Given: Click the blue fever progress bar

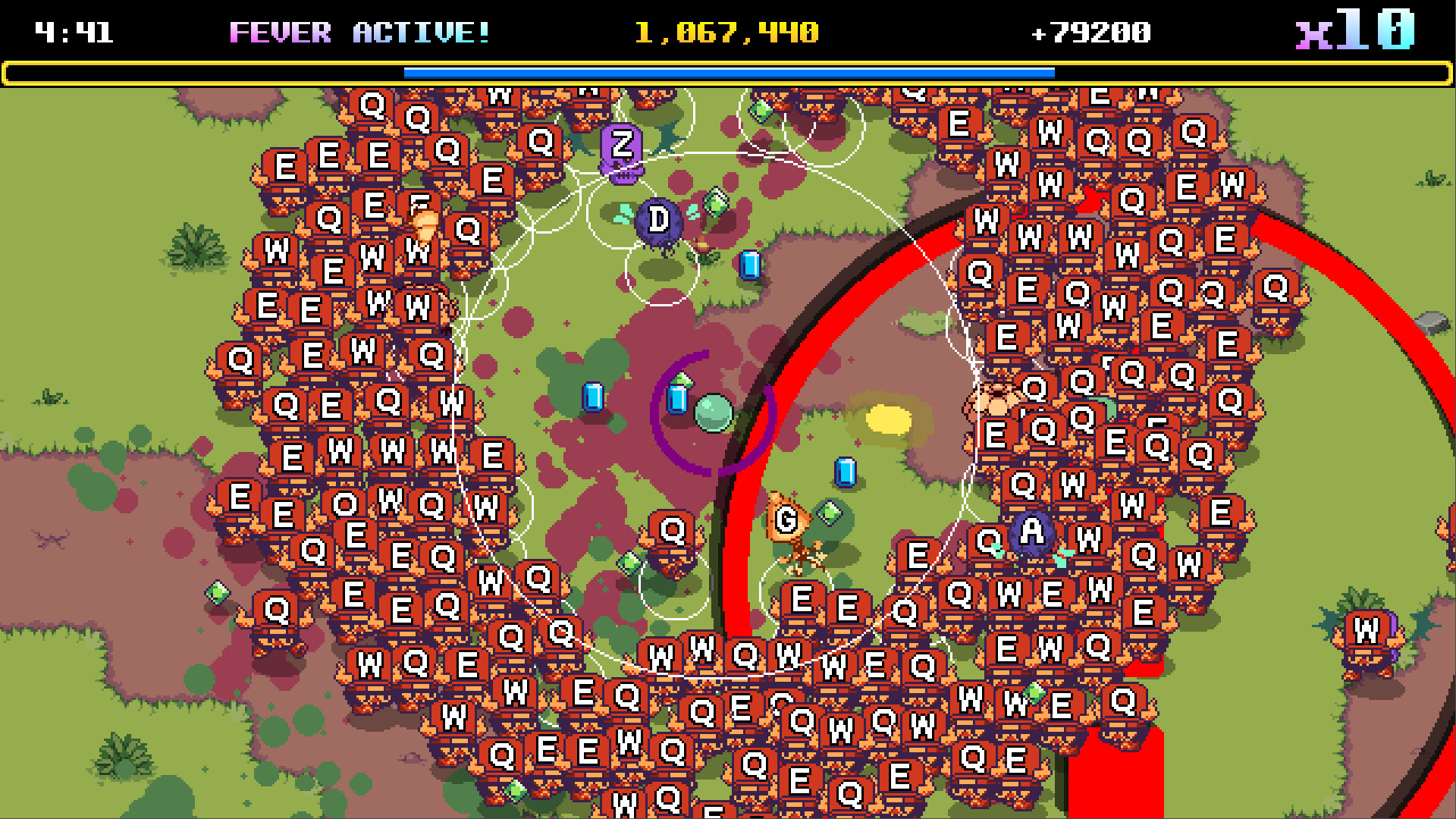Looking at the screenshot, I should point(728,74).
